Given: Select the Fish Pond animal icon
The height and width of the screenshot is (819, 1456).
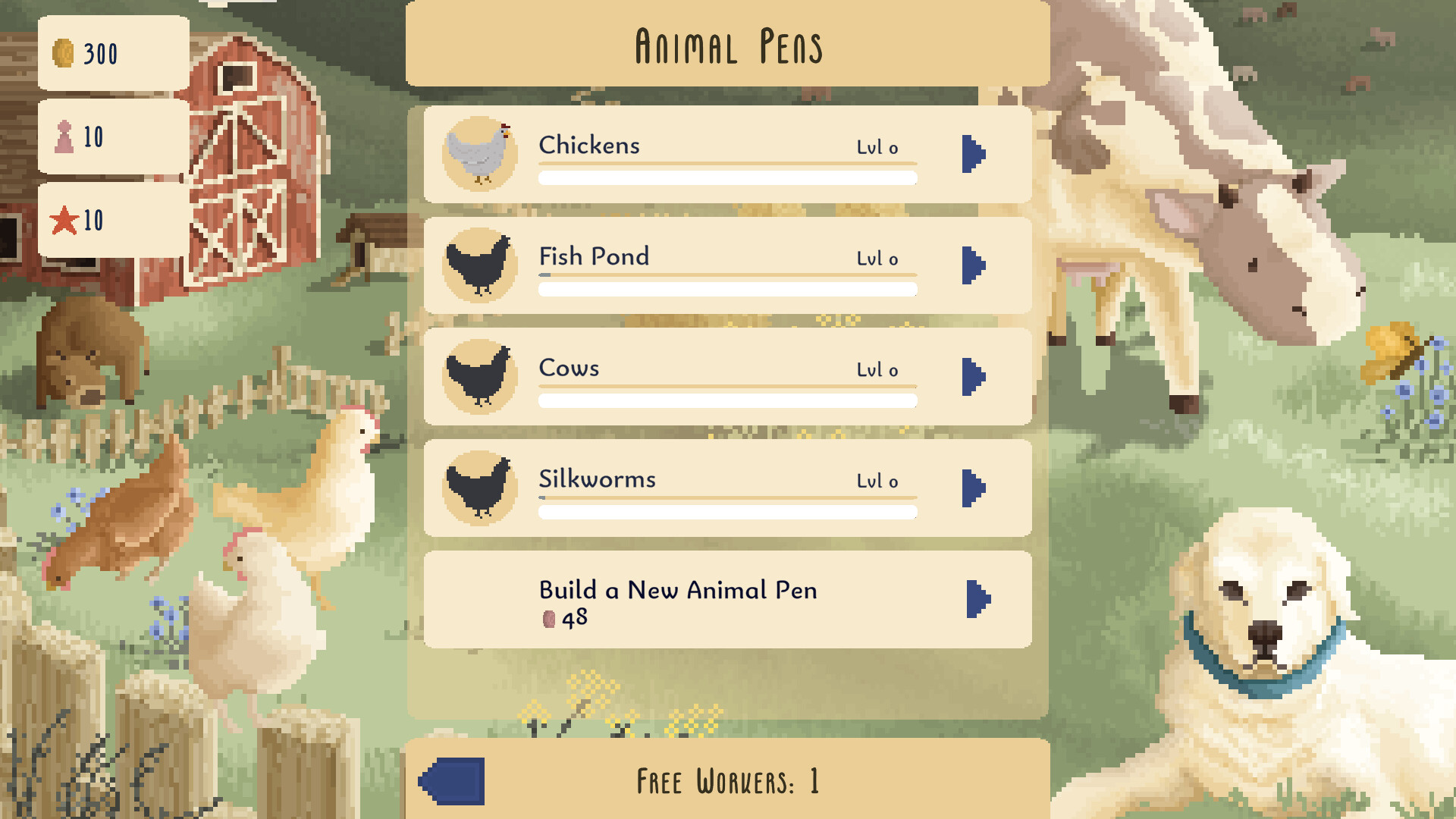Looking at the screenshot, I should [x=479, y=264].
